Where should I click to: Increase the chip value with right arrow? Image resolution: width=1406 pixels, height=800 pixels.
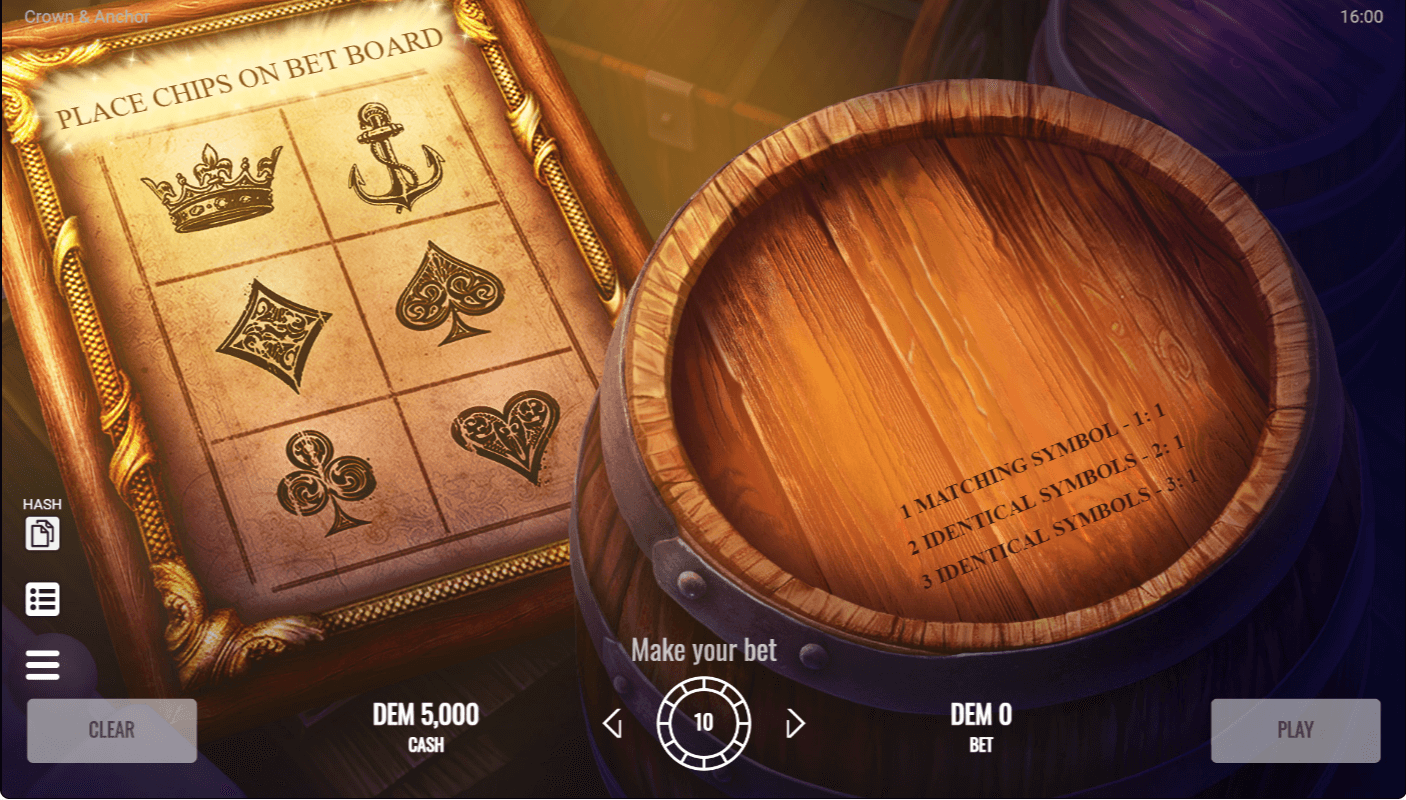pyautogui.click(x=793, y=722)
